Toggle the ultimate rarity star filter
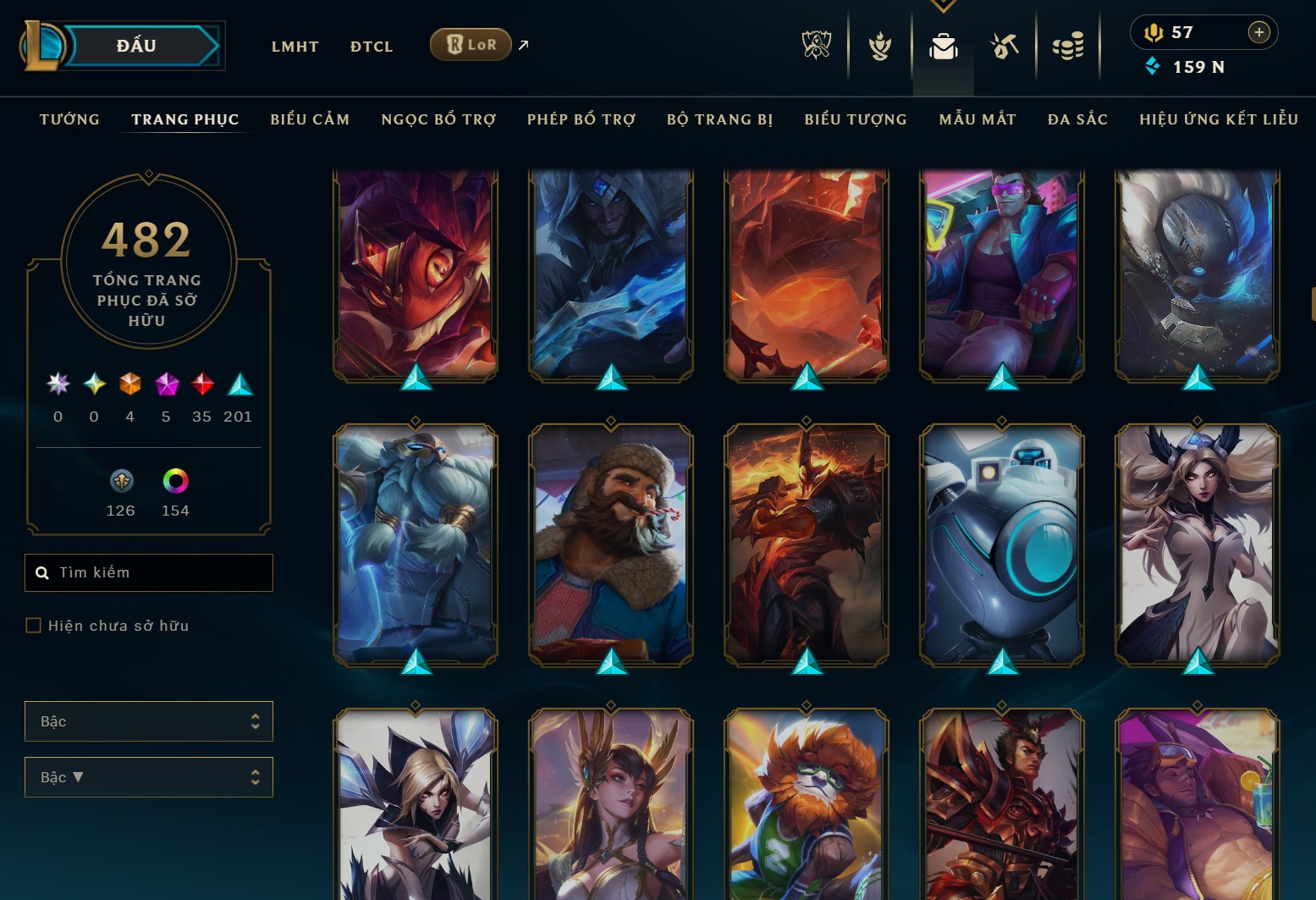 pyautogui.click(x=58, y=385)
